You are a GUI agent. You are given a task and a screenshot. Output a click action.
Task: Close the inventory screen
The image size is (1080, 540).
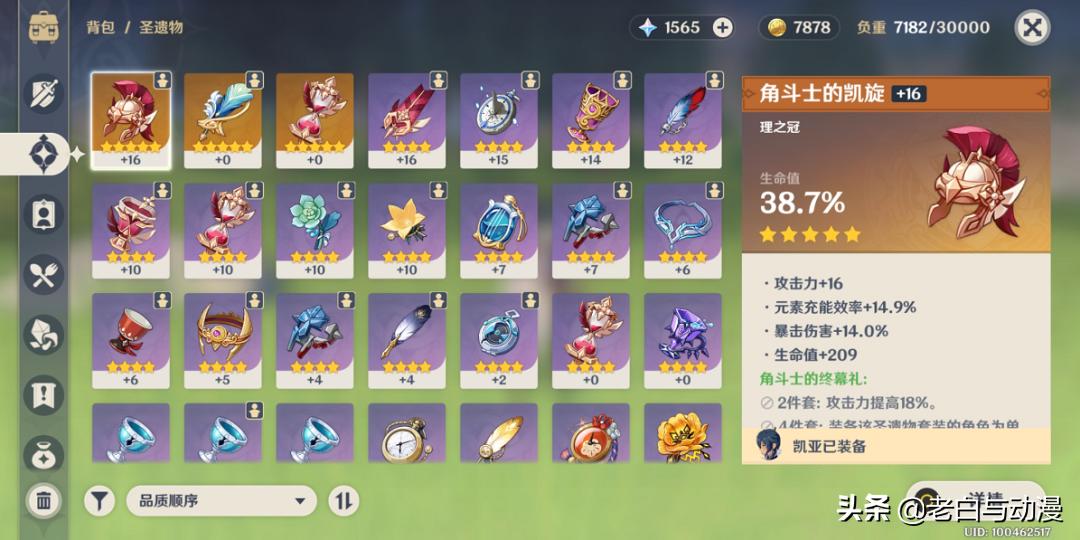1032,27
